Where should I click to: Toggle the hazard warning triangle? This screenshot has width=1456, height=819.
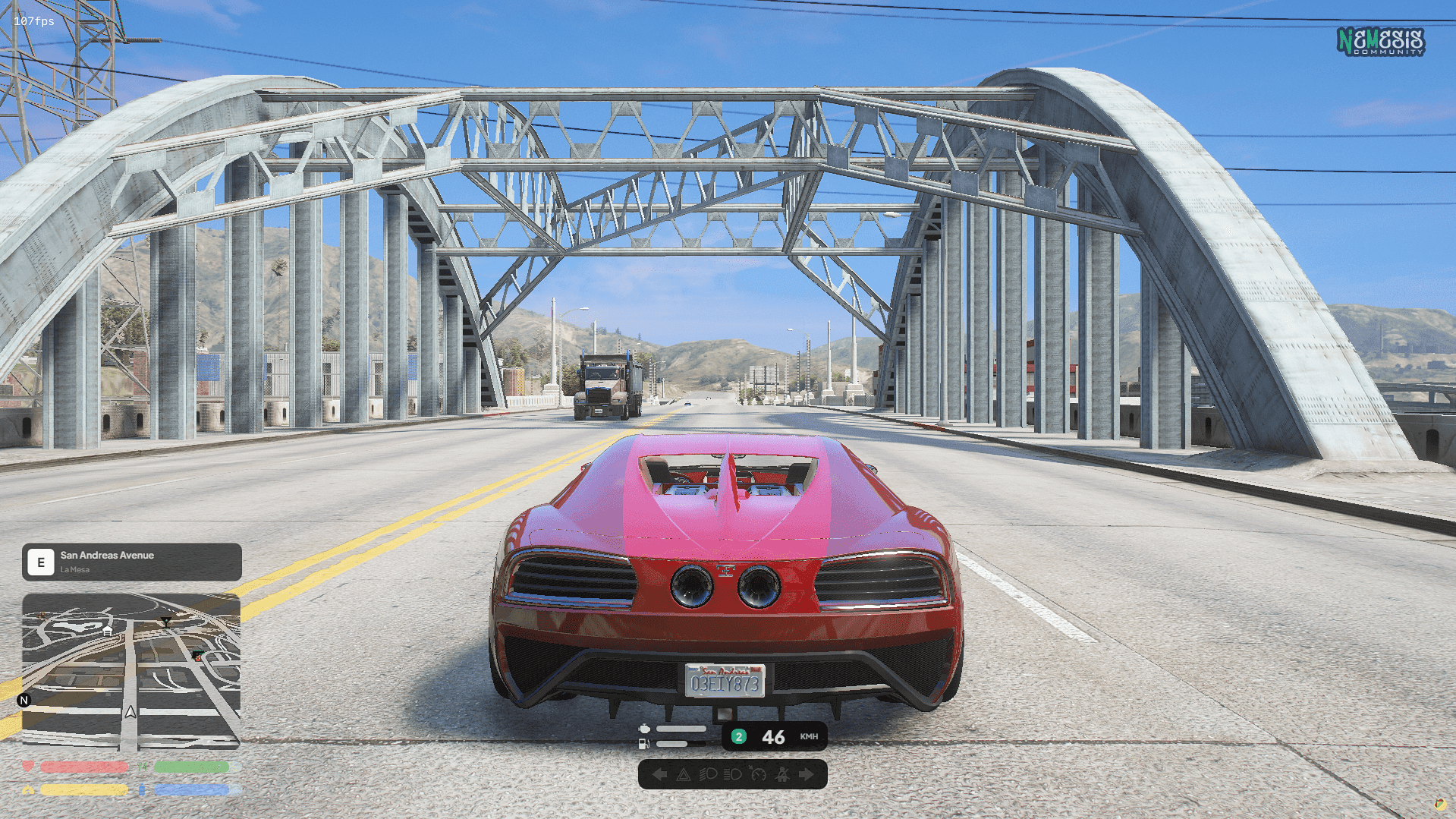pyautogui.click(x=683, y=775)
